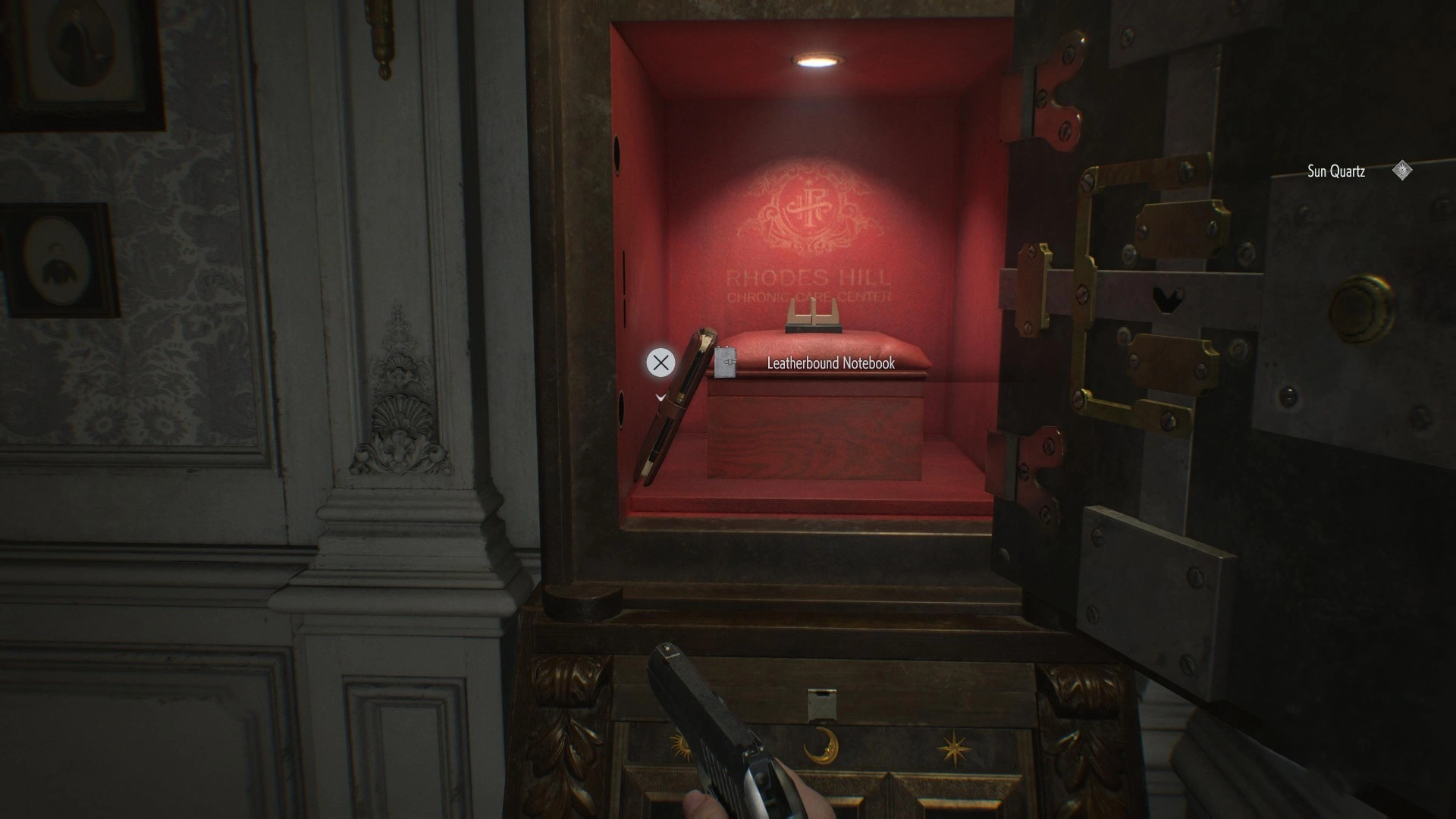Screen dimensions: 1456x819
Task: Click the Sun Quartz item icon
Action: [1402, 171]
